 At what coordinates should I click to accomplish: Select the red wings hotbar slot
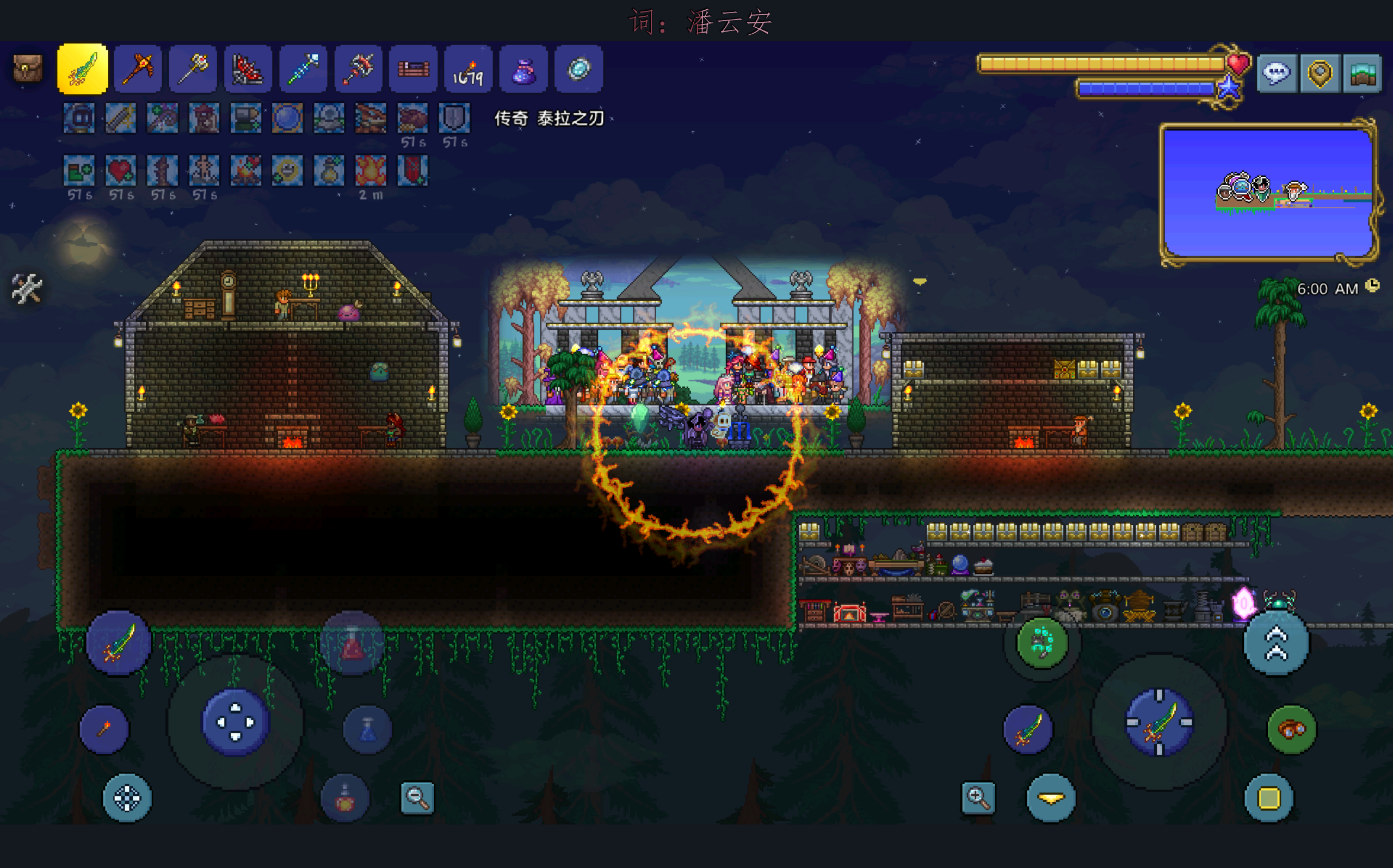click(248, 69)
